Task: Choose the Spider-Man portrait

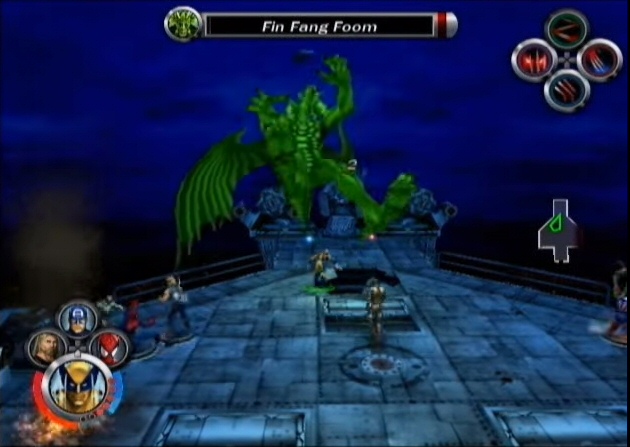Action: [x=108, y=347]
